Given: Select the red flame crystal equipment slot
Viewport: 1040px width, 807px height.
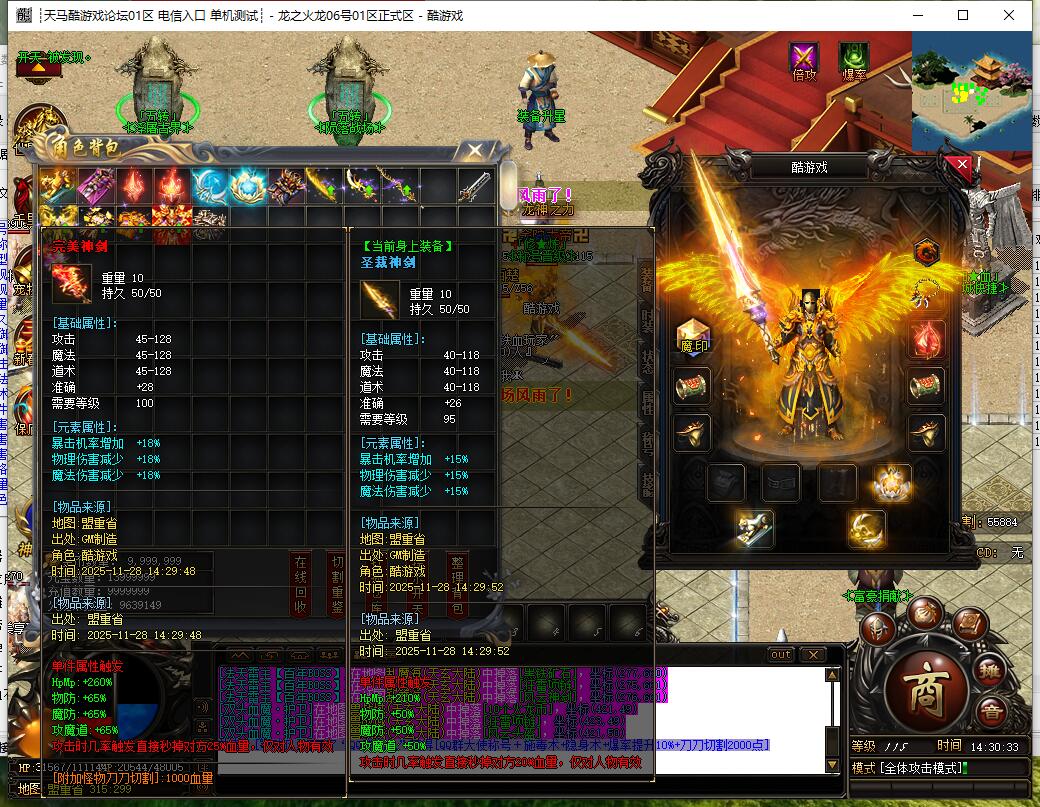Looking at the screenshot, I should (926, 338).
